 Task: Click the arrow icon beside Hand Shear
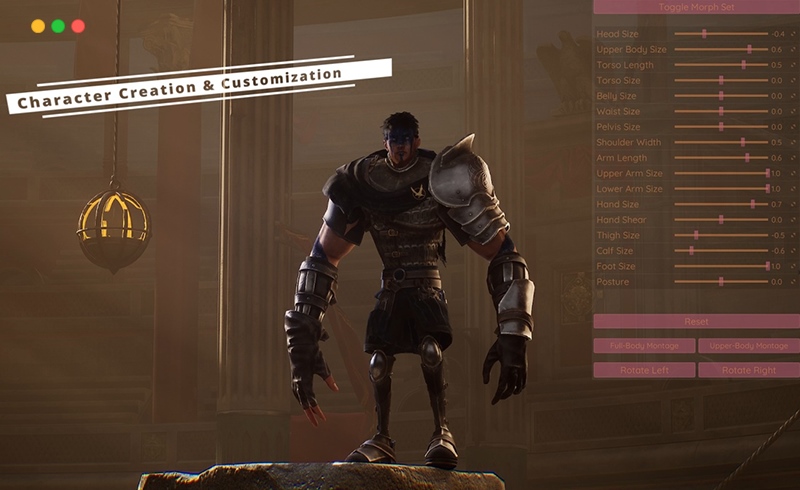click(x=793, y=220)
